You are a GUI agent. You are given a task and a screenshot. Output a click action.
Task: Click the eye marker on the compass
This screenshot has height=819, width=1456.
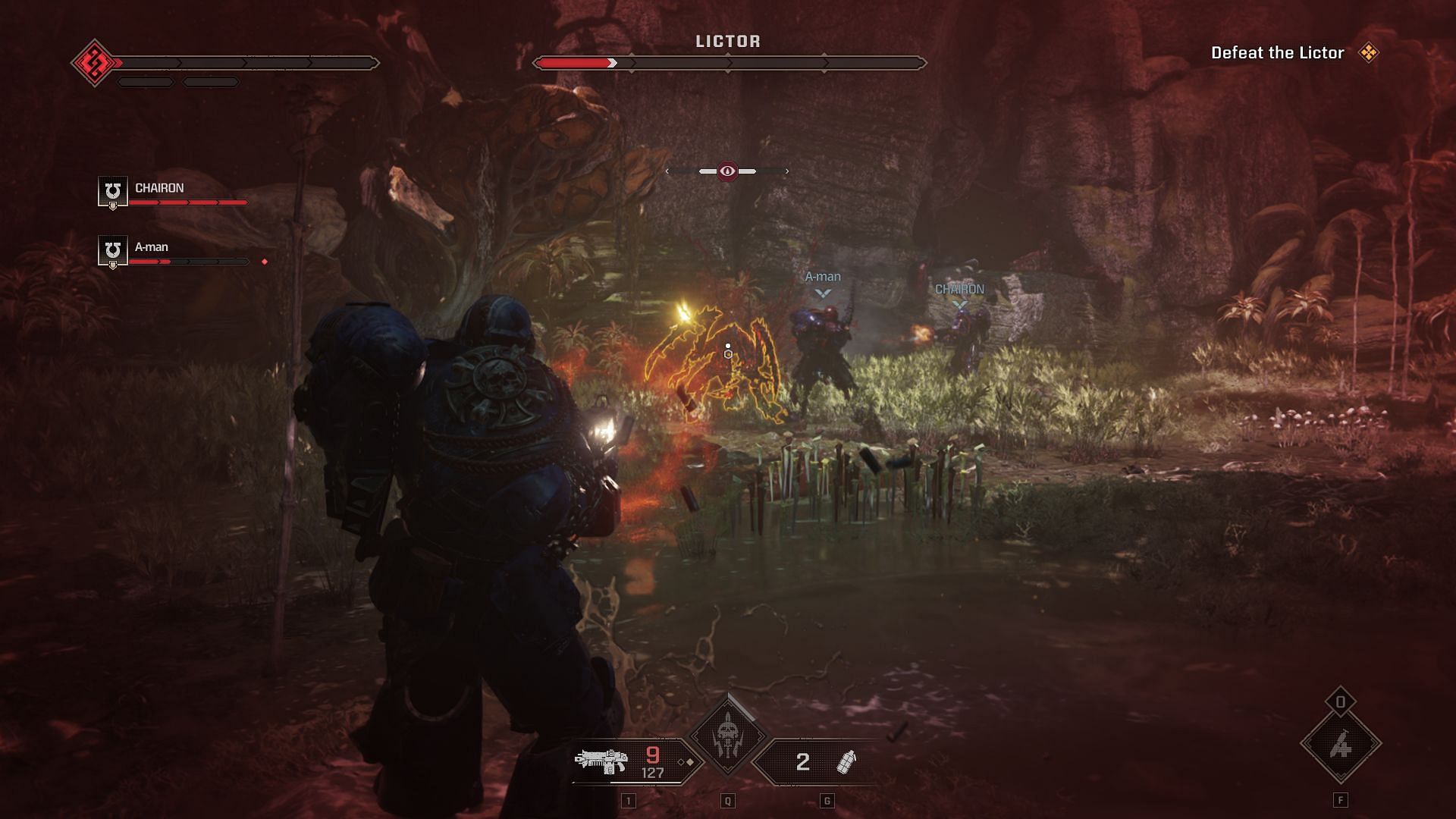click(727, 171)
